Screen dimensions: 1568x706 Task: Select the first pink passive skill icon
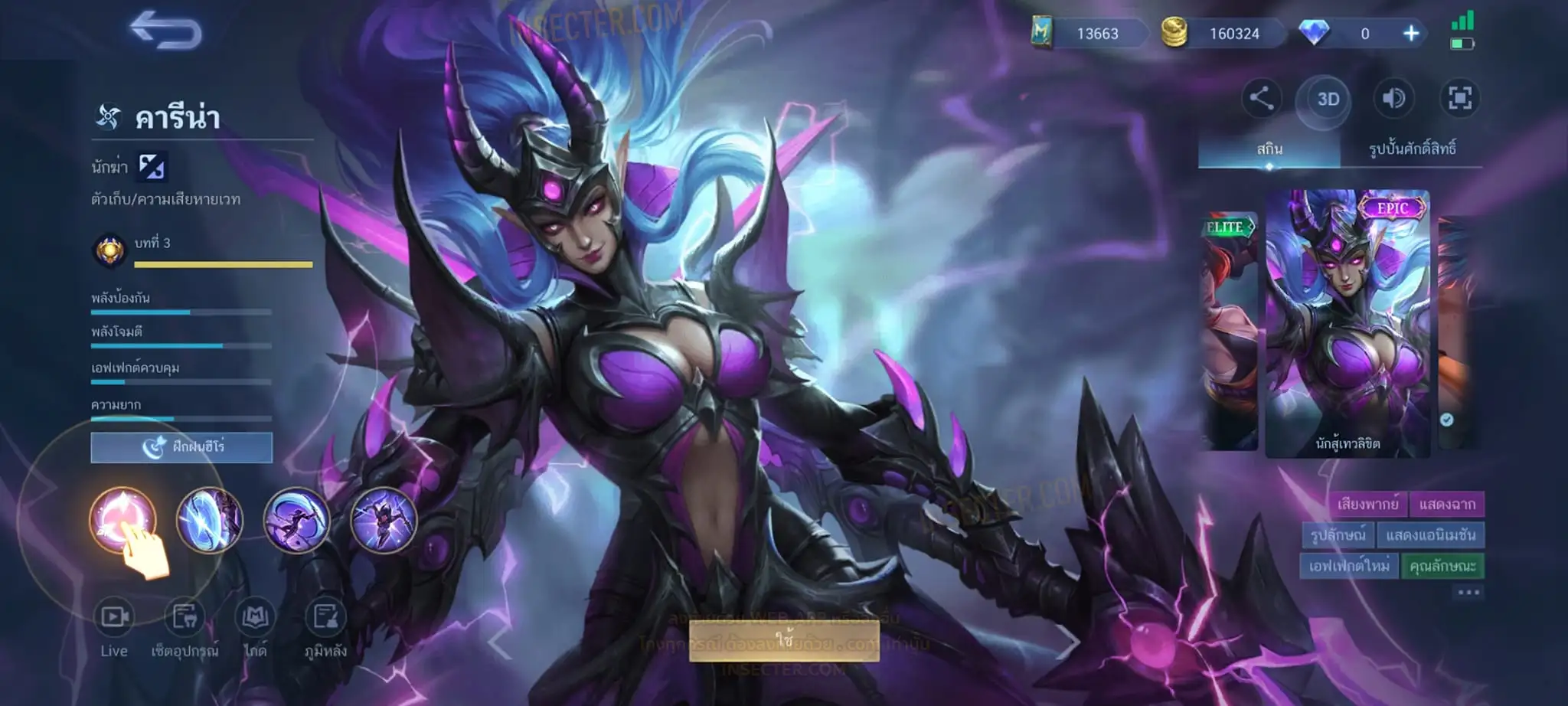click(x=122, y=520)
